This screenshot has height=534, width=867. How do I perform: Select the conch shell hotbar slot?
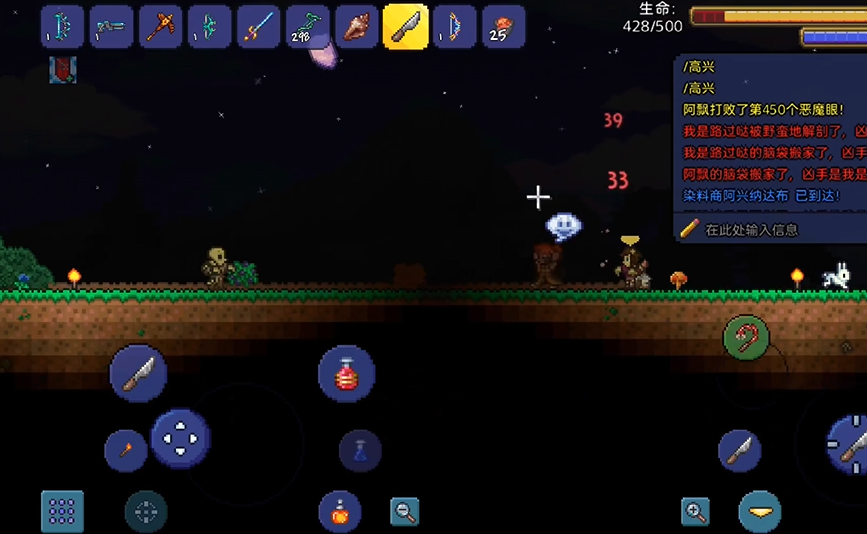[356, 26]
